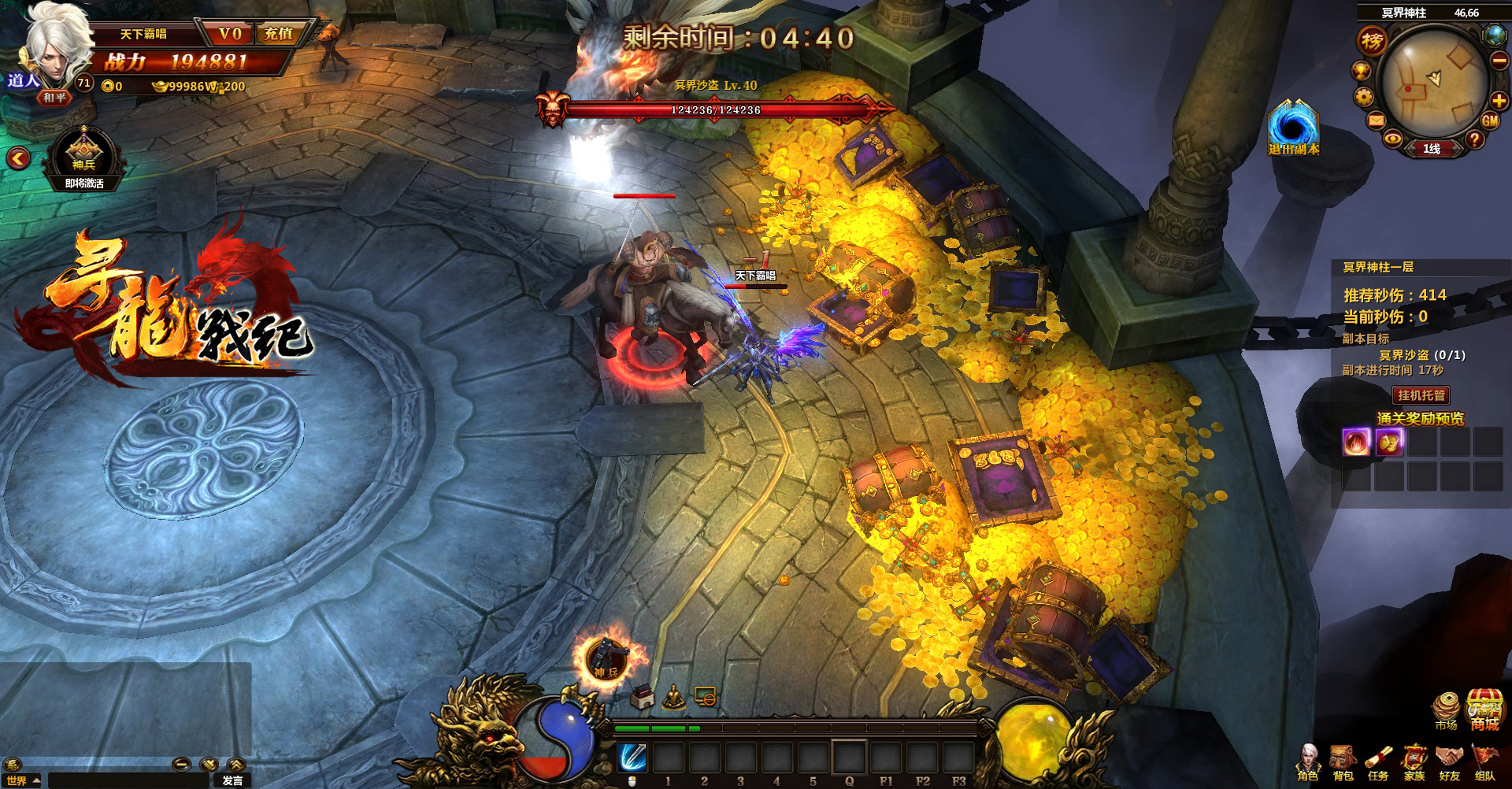
Task: Exit the dungeon via 退出副本
Action: coord(1292,128)
